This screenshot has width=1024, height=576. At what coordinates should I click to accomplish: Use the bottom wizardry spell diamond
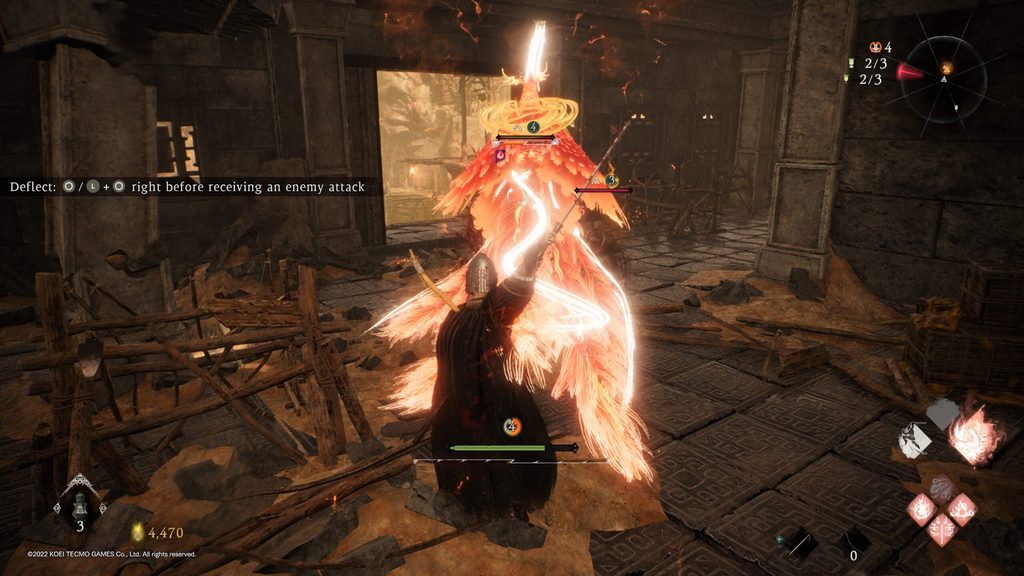tap(941, 531)
